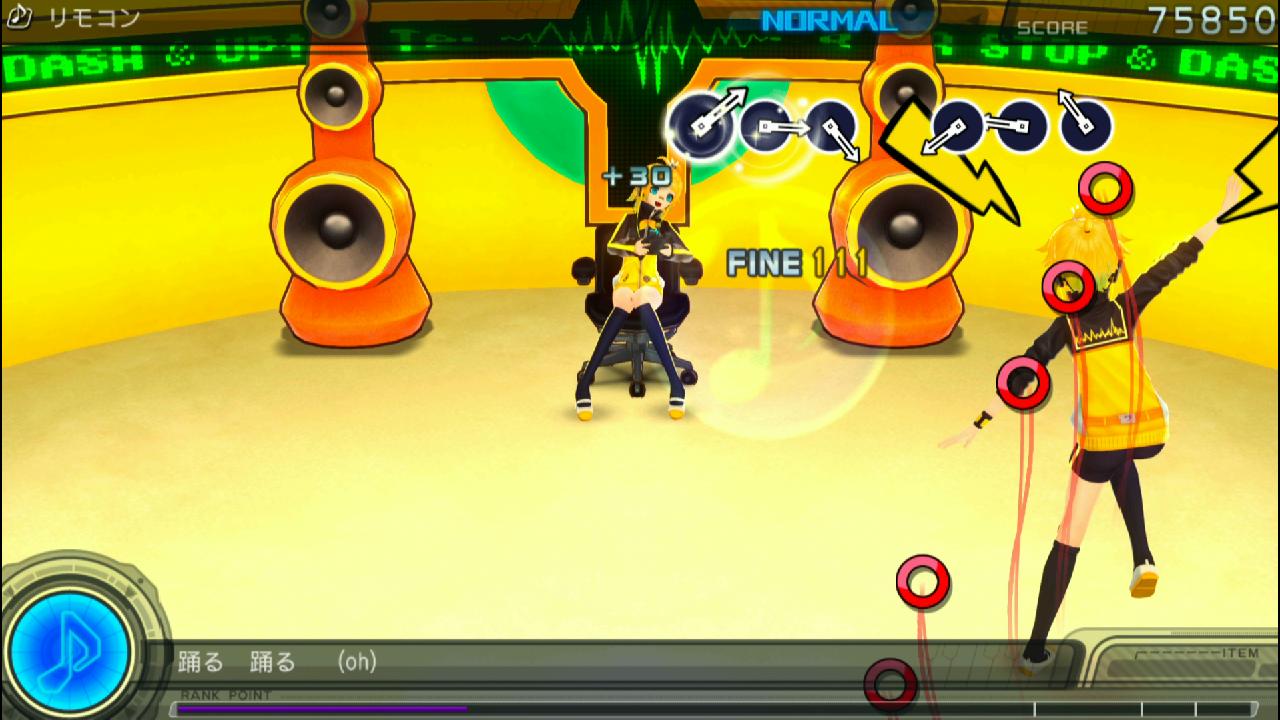1280x720 pixels.
Task: Tap the glowing target with up-right pointing hand
Action: [x=701, y=125]
